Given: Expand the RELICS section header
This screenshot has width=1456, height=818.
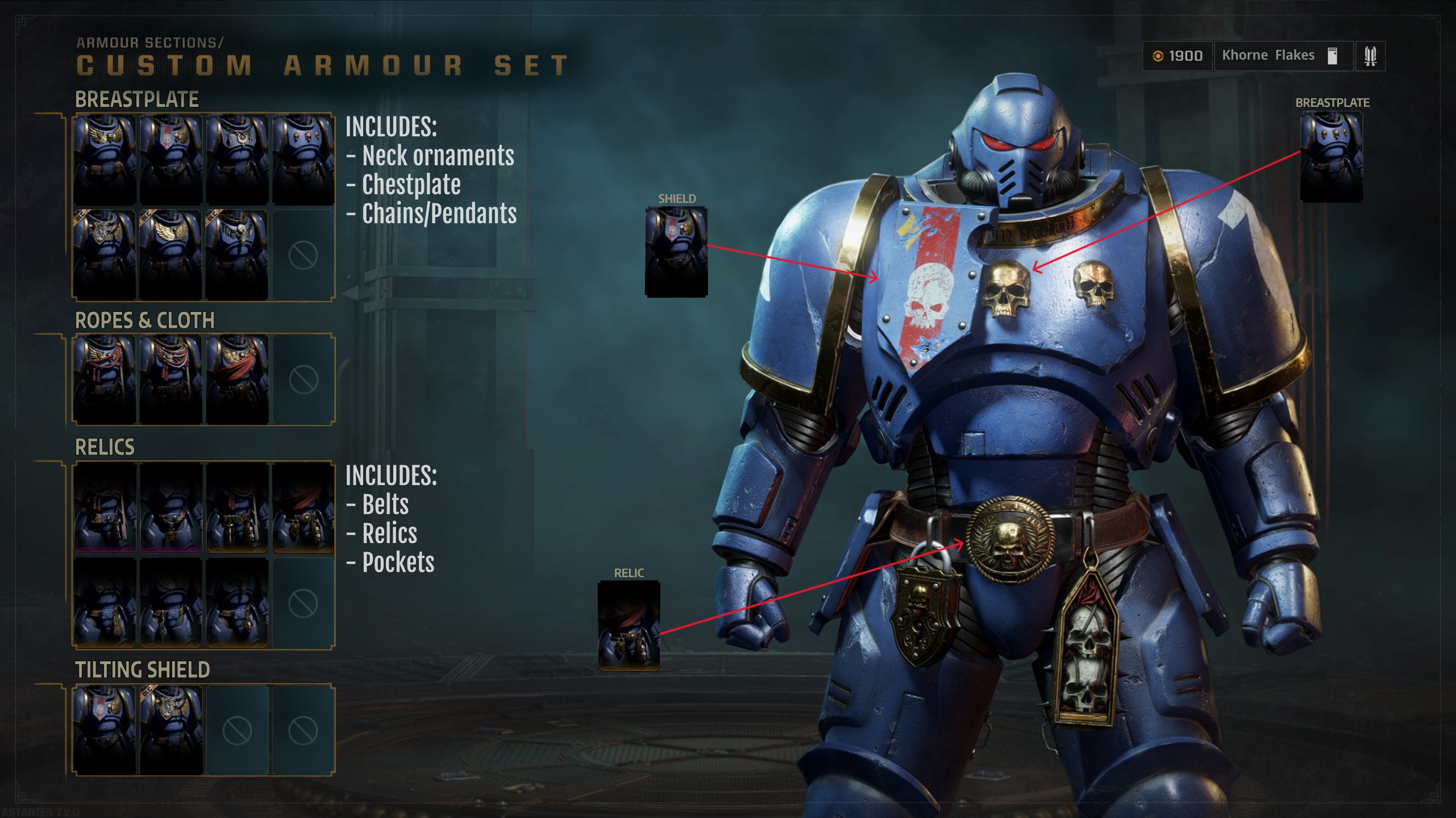Looking at the screenshot, I should [105, 447].
